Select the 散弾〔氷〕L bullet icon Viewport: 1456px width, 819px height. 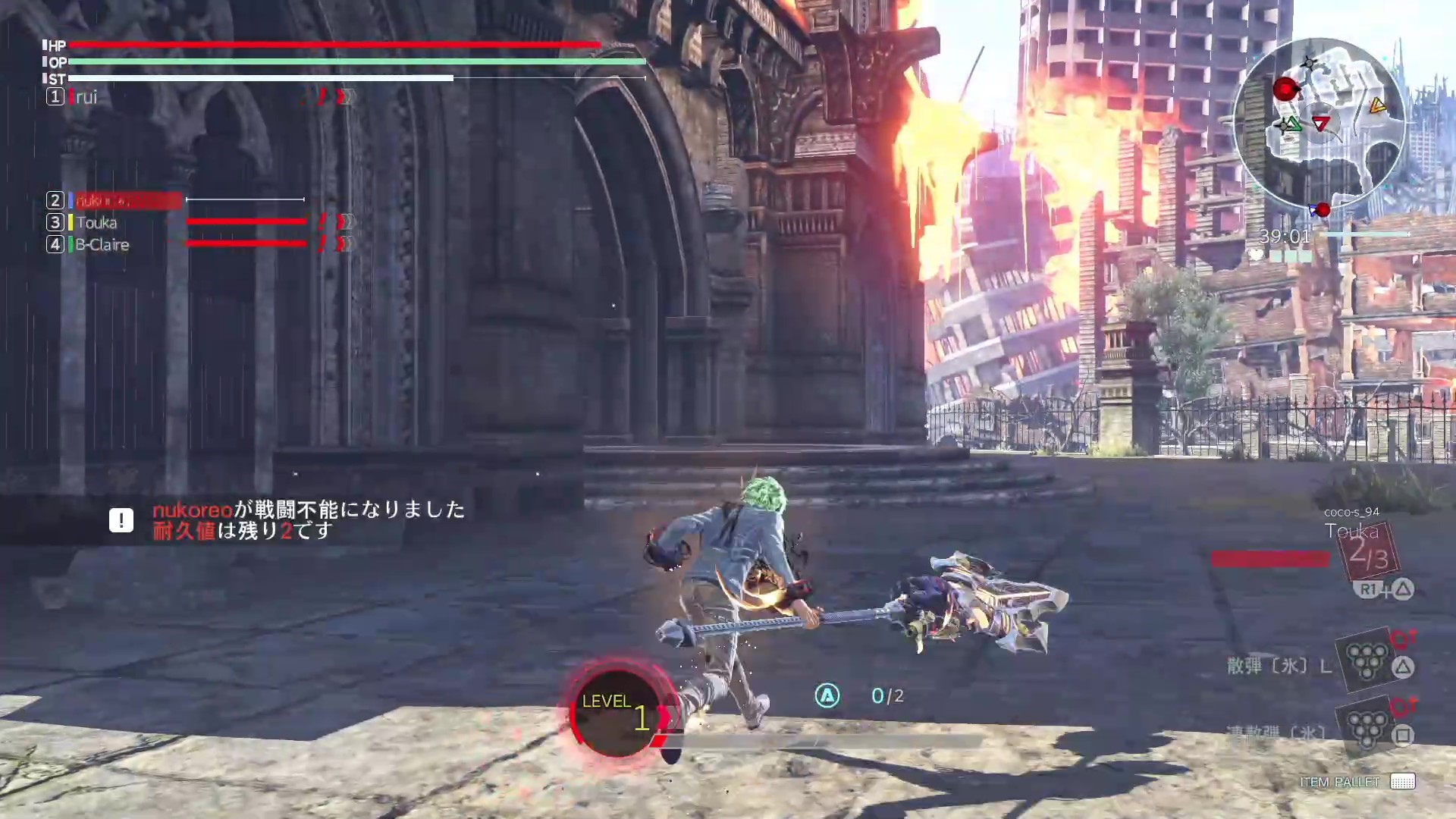point(1367,660)
